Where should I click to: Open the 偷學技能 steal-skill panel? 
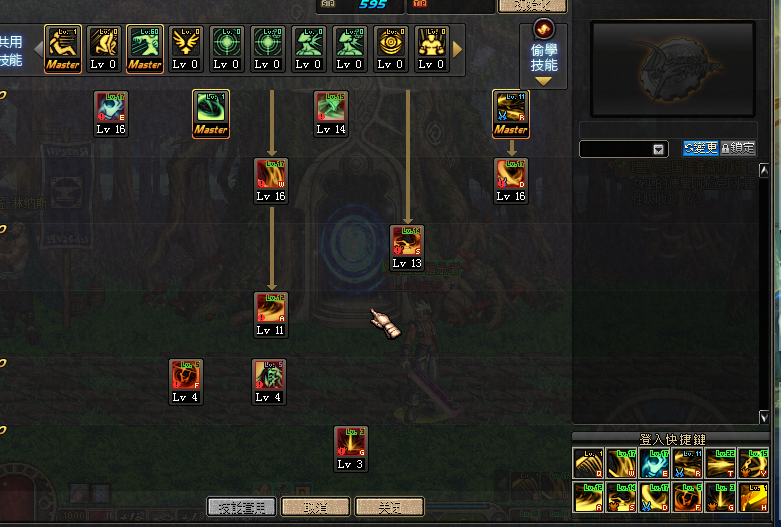(544, 53)
